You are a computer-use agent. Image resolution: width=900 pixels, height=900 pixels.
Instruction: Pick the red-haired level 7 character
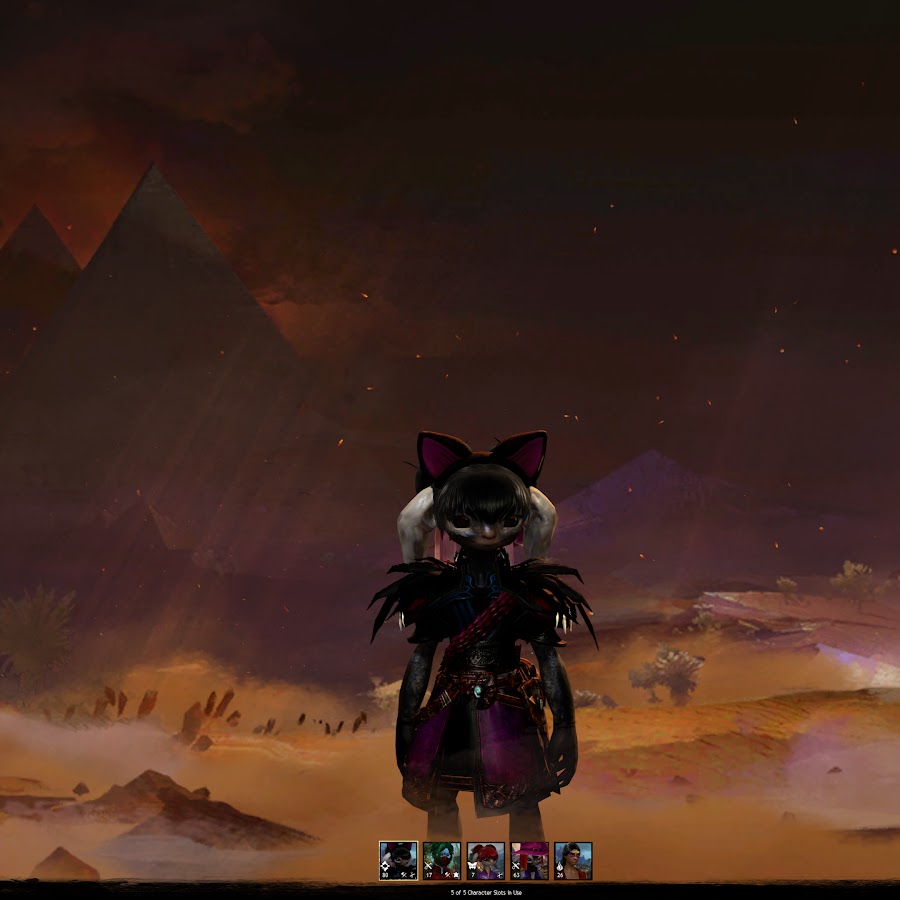coord(485,860)
